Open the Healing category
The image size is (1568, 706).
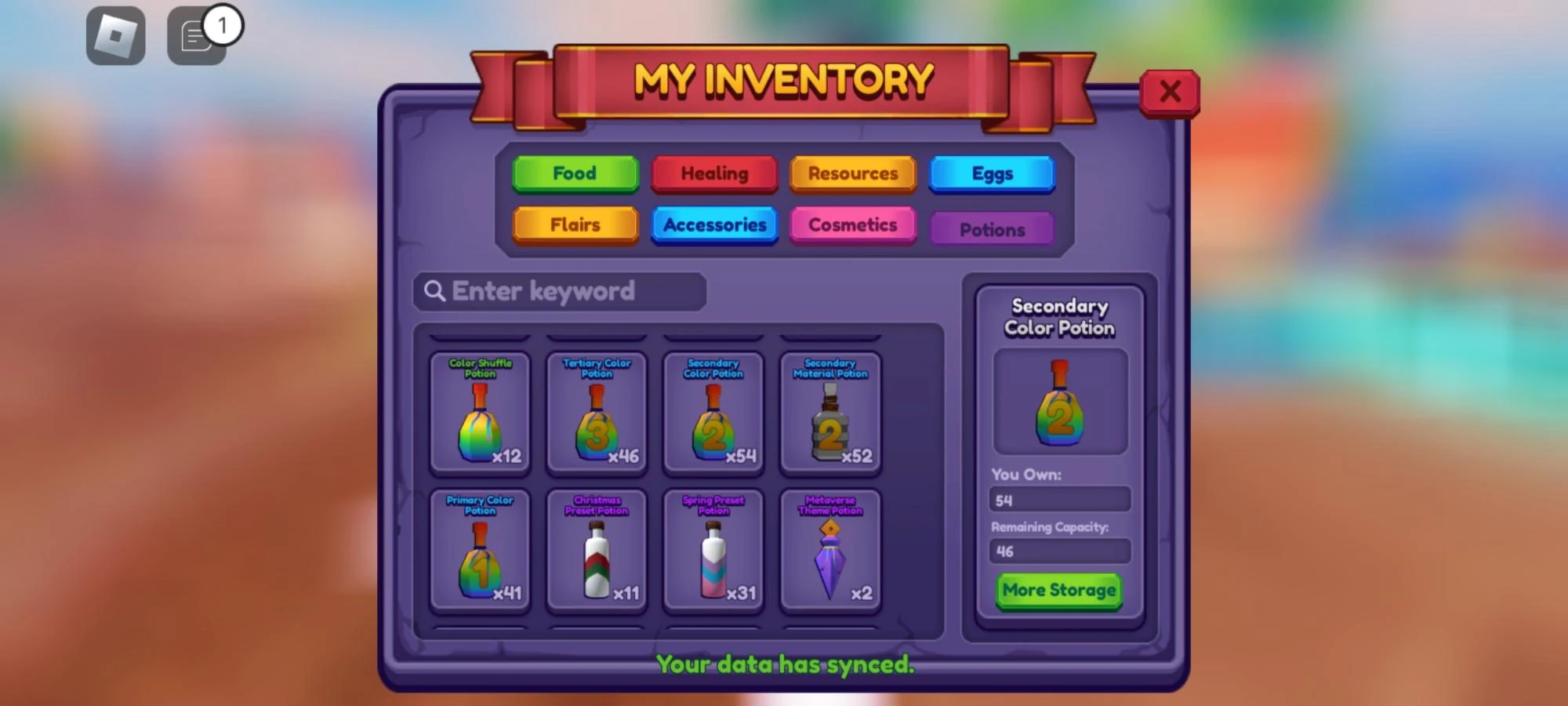tap(714, 173)
